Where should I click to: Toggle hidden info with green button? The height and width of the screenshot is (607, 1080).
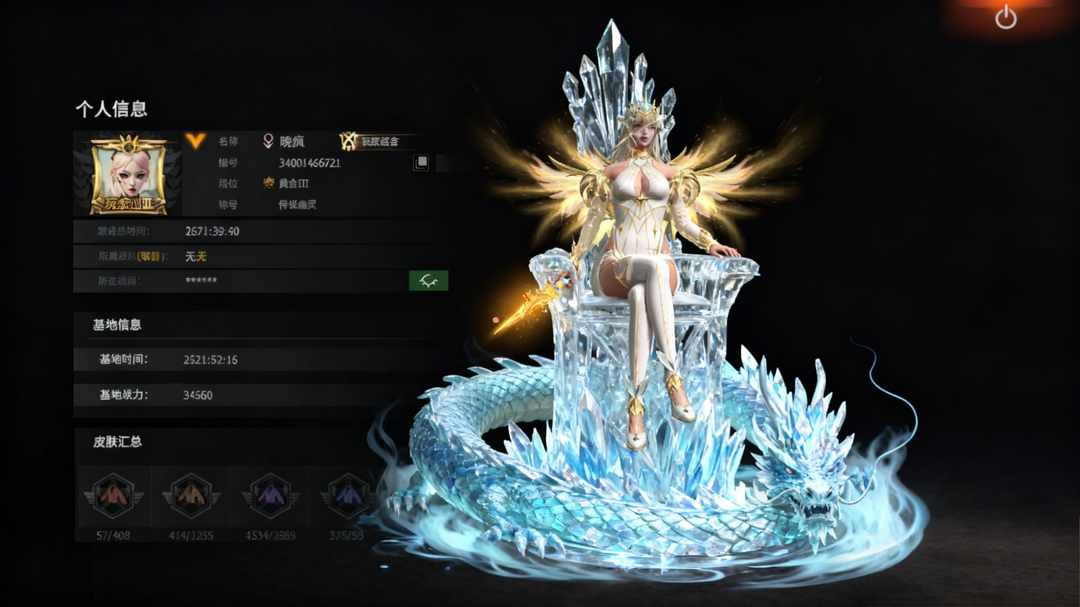click(x=428, y=281)
